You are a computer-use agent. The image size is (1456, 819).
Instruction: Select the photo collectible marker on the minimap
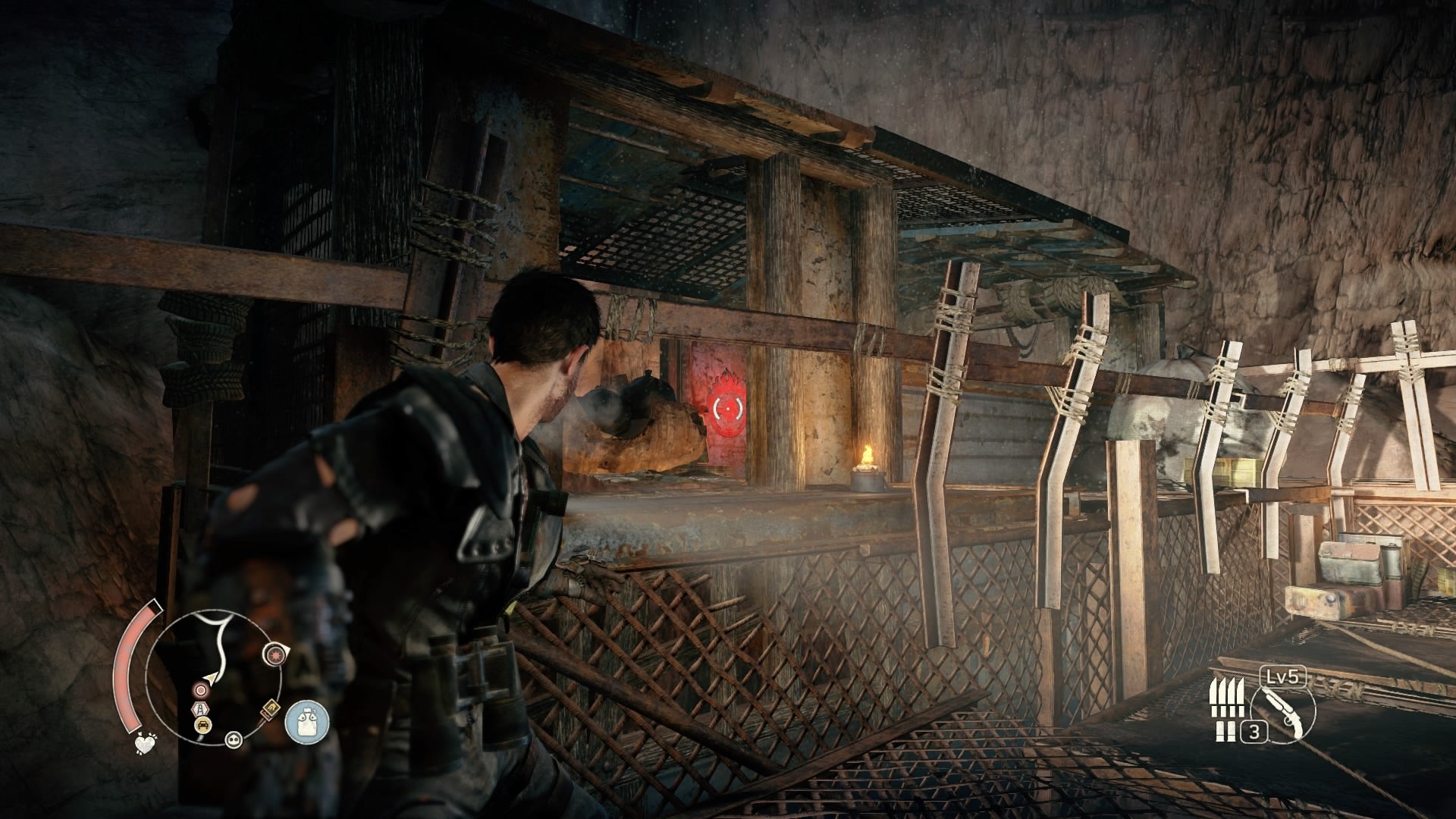coord(271,708)
